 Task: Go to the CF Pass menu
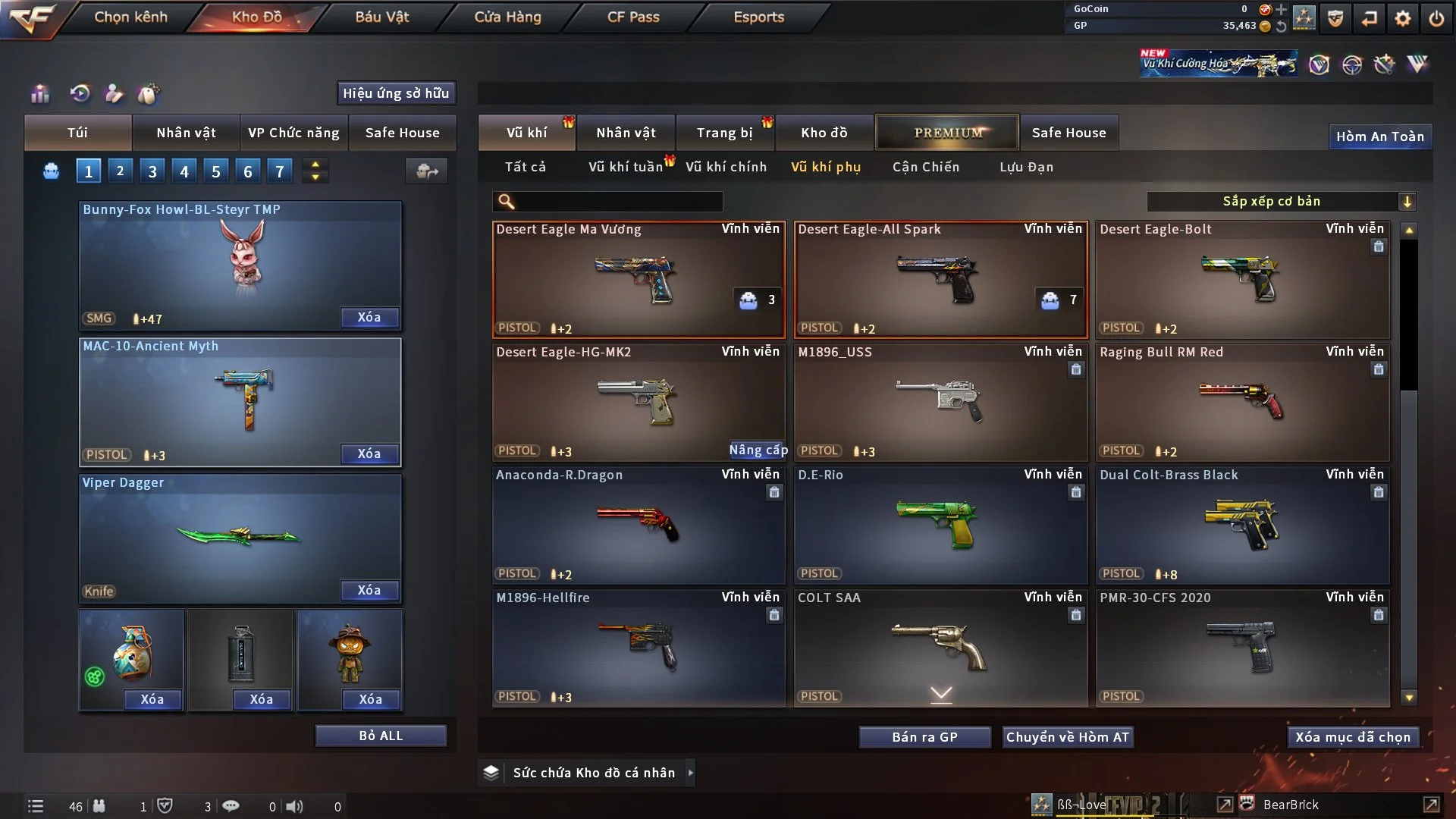pos(633,17)
